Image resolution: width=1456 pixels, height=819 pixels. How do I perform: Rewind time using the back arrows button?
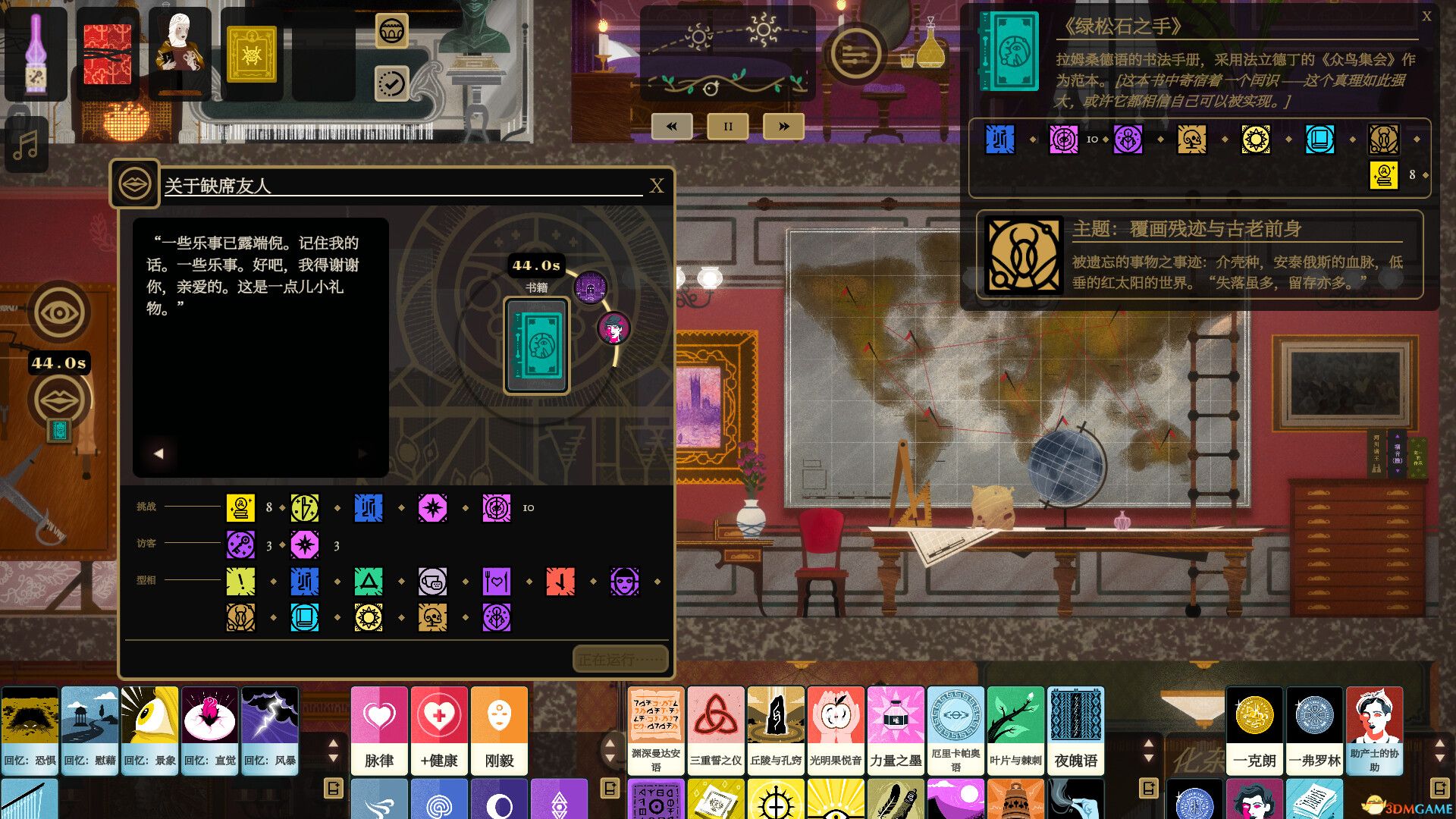pyautogui.click(x=671, y=126)
